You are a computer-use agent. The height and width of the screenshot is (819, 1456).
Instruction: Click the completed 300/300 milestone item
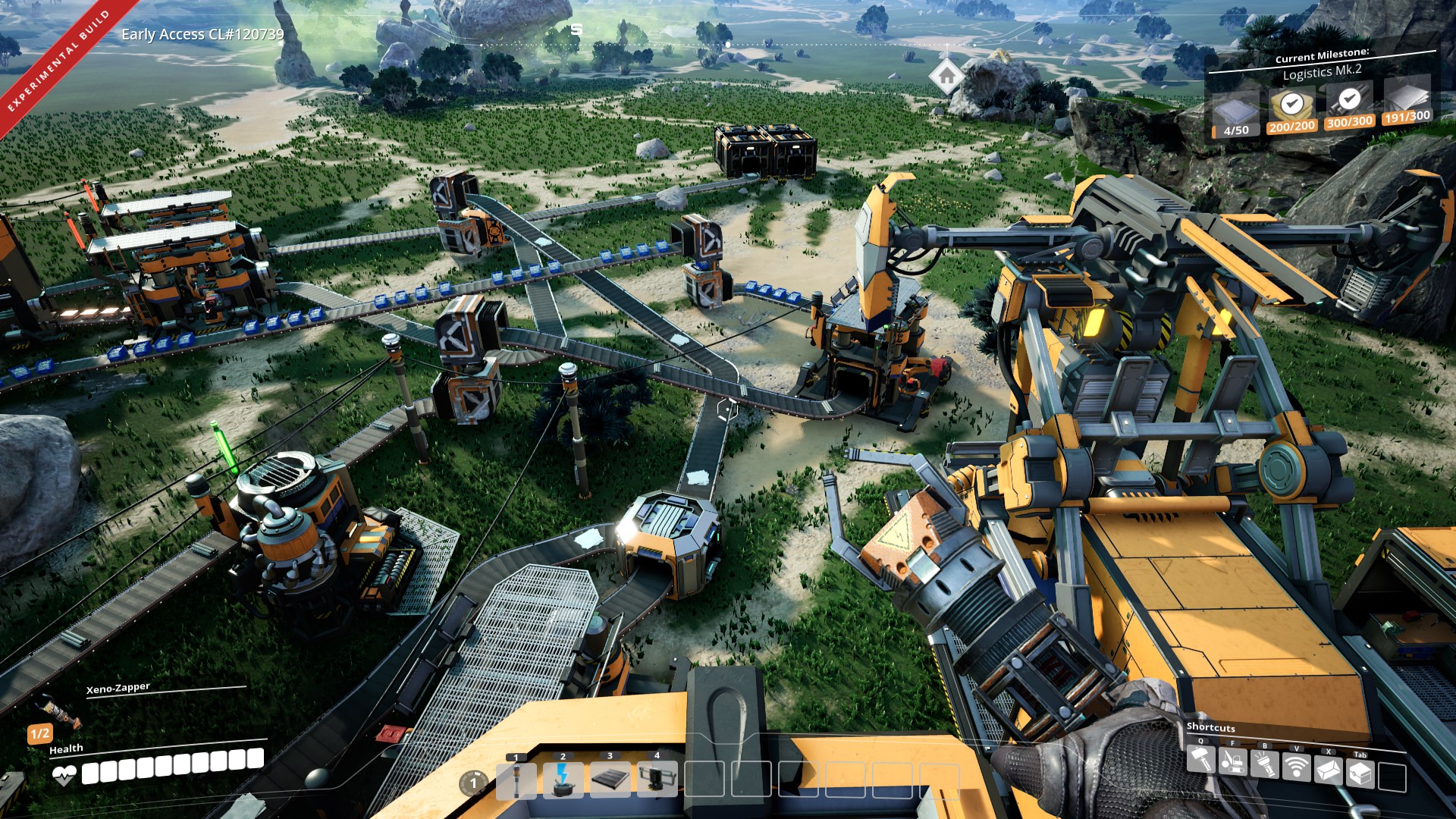tap(1348, 105)
